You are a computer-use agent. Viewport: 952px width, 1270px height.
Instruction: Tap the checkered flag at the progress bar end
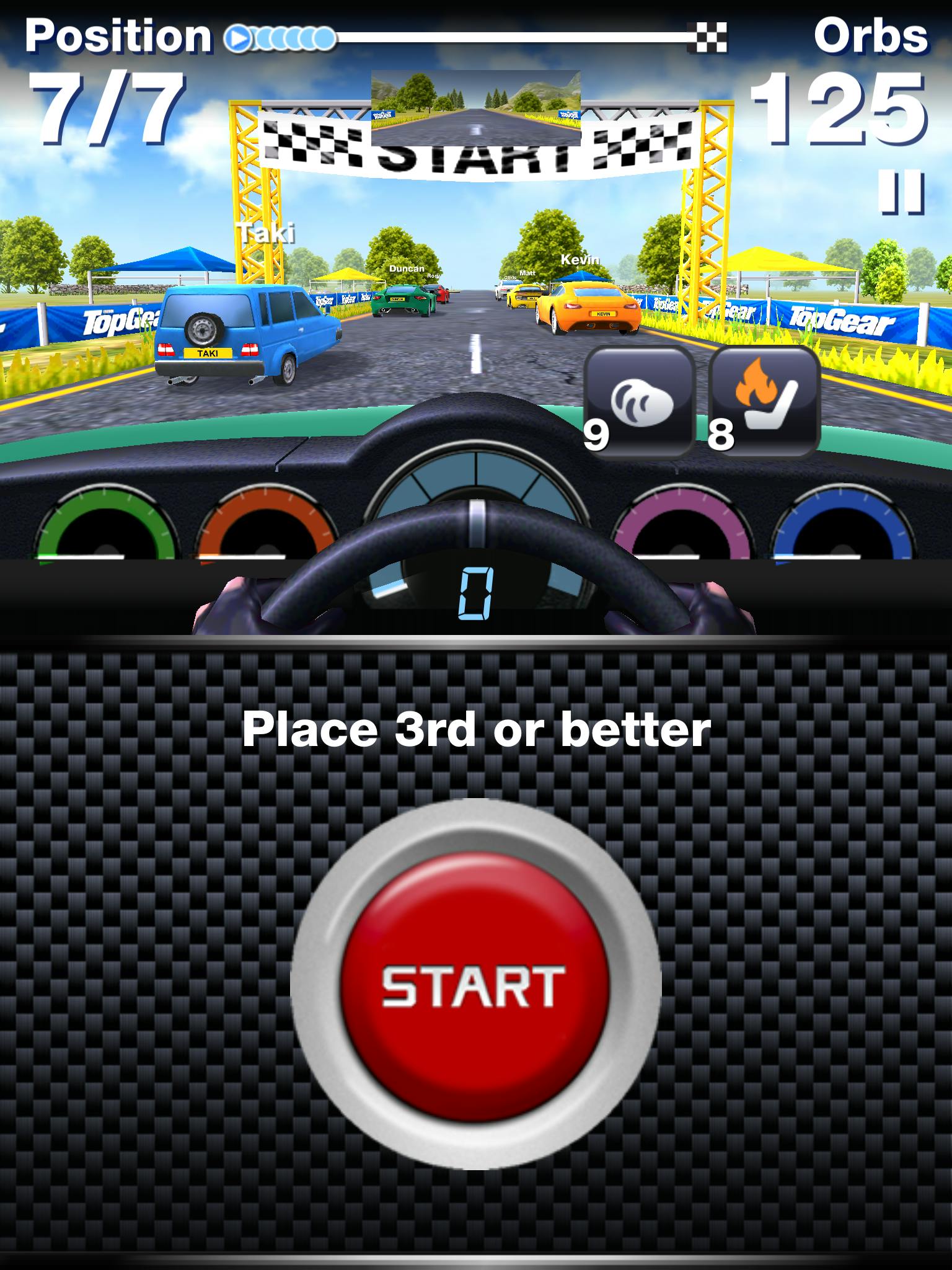(x=707, y=36)
